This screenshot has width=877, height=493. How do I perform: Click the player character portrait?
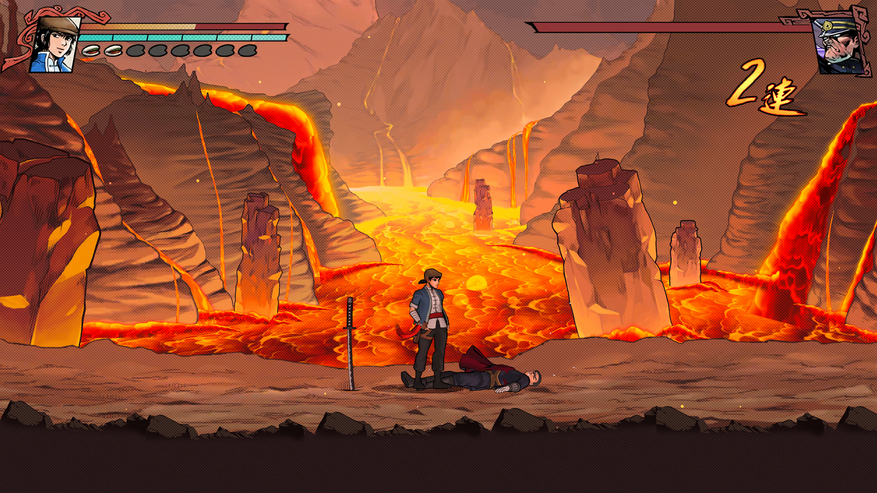(x=53, y=45)
